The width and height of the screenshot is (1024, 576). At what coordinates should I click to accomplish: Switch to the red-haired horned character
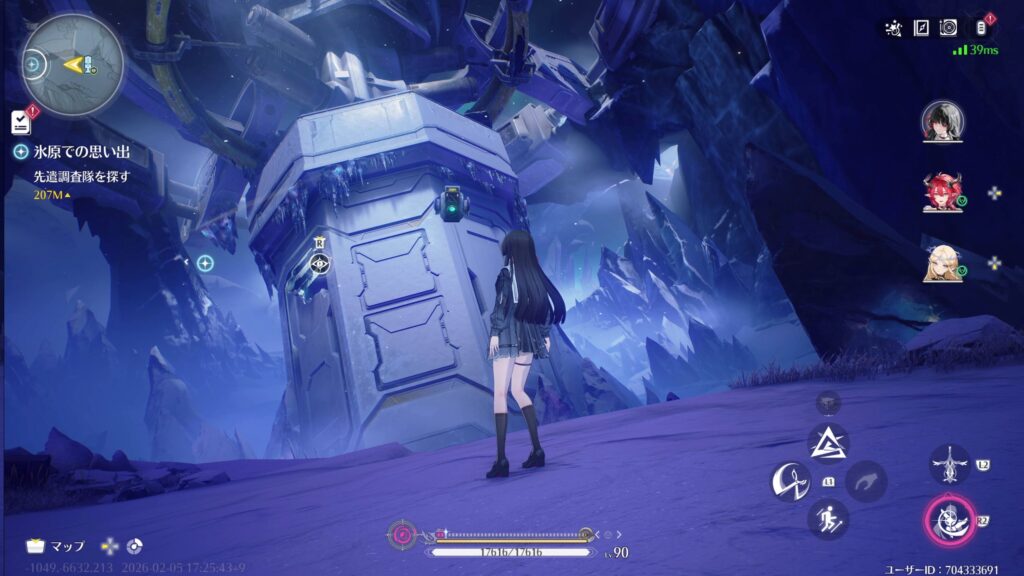tap(942, 192)
